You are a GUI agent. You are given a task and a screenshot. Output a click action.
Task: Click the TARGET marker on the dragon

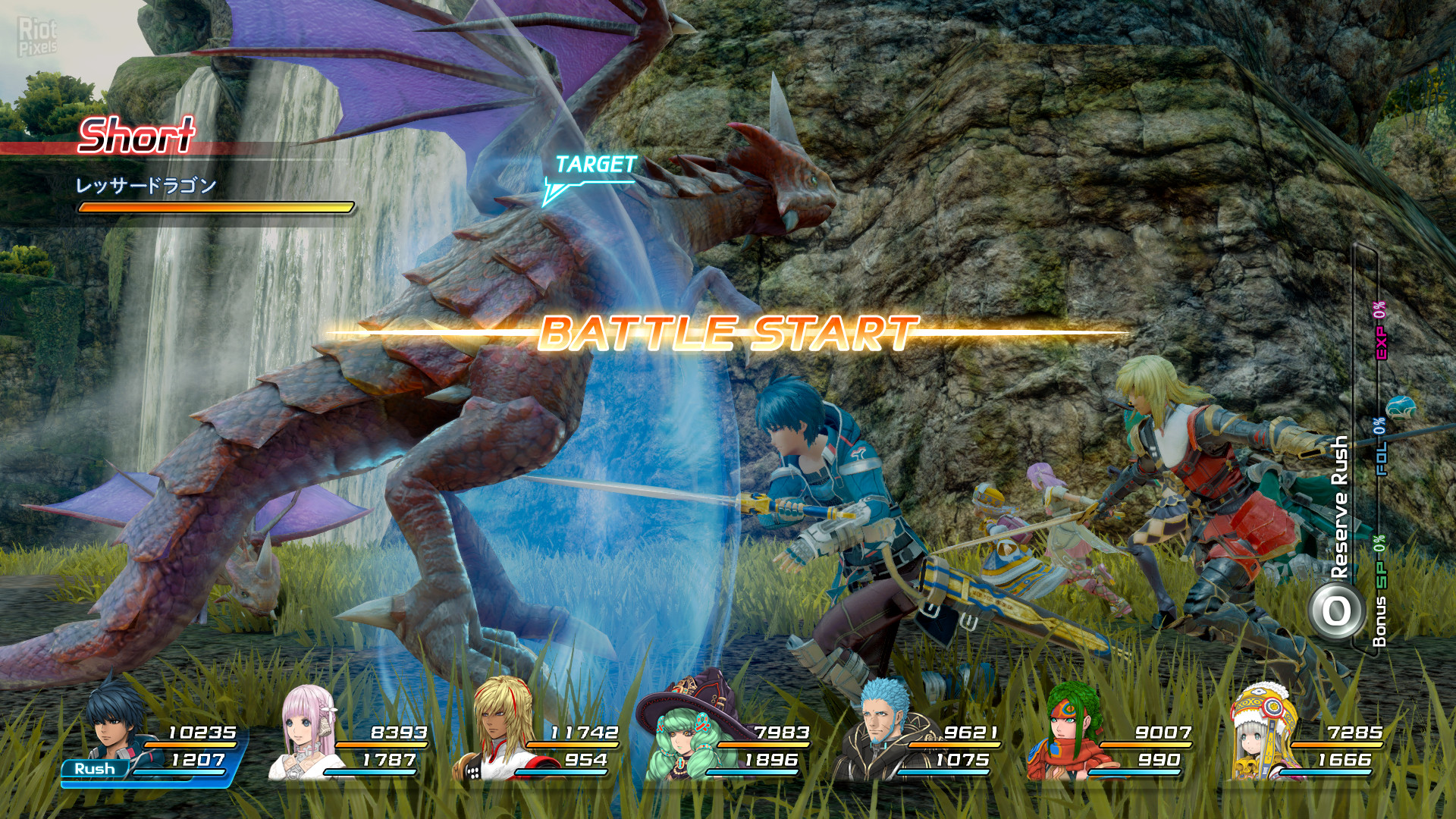coord(595,165)
